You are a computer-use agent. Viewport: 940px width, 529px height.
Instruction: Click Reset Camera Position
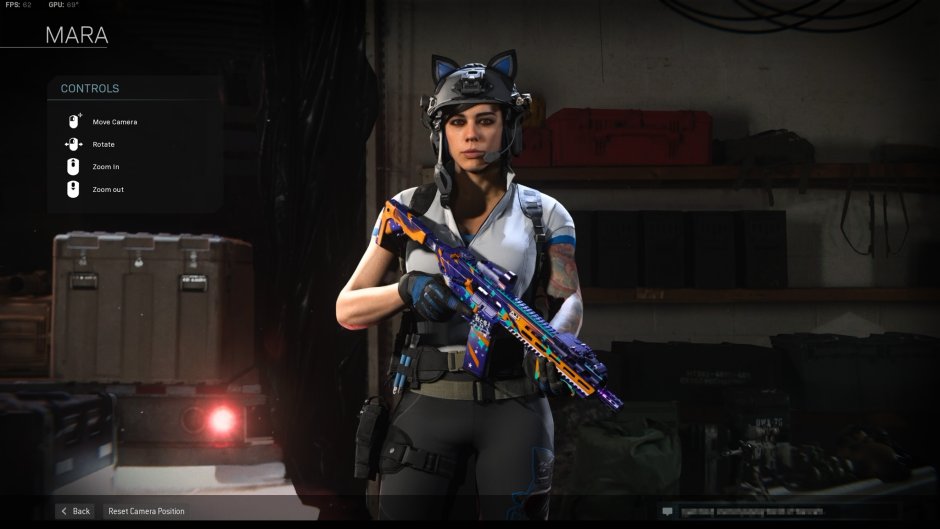click(146, 511)
